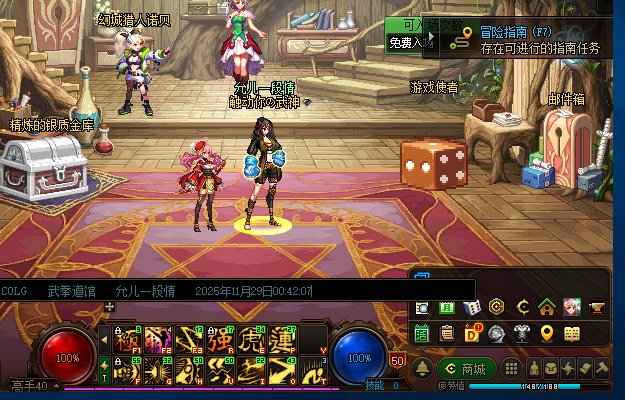The image size is (625, 400).
Task: Open the nine-dot grid menu button
Action: coord(511,368)
